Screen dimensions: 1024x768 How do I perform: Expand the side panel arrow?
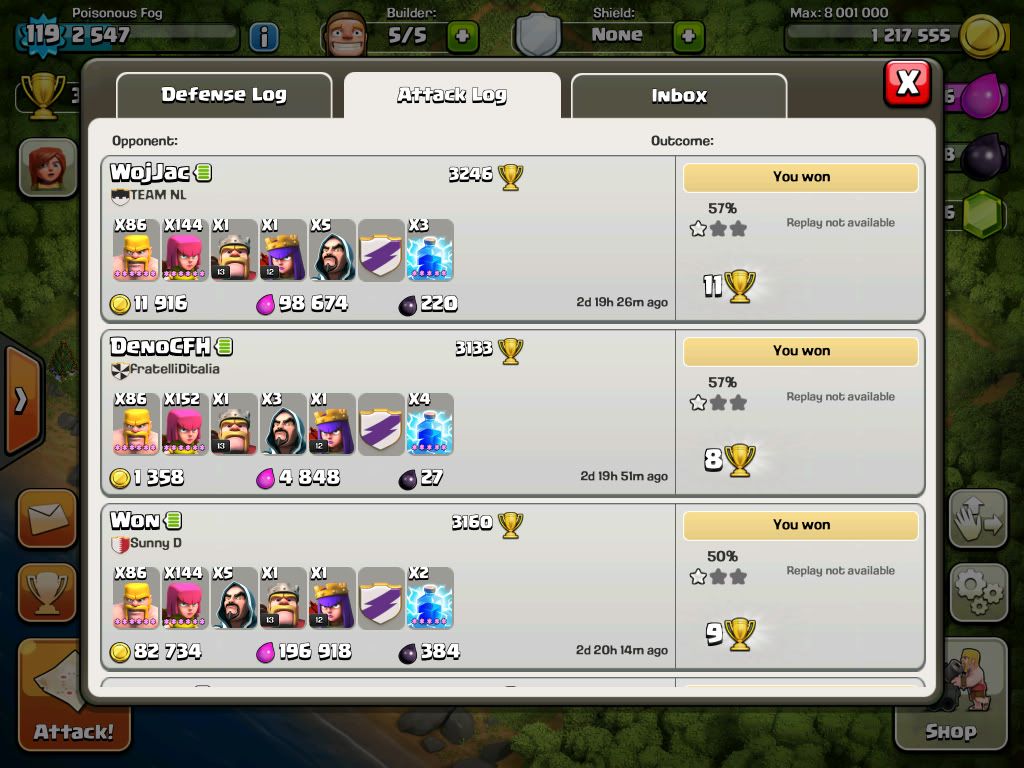(x=20, y=400)
